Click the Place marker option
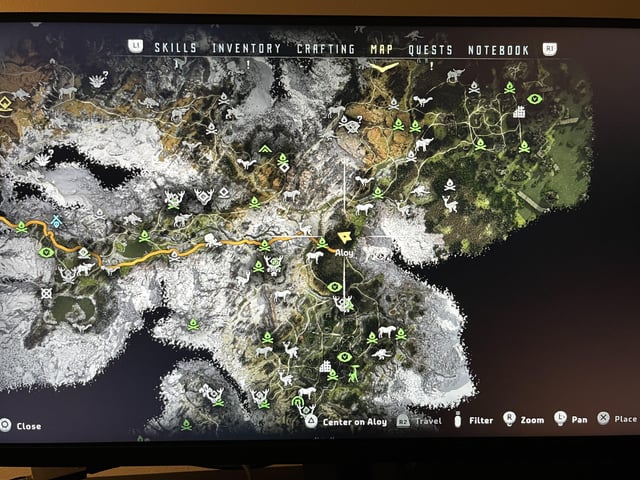Screen dimensions: 640x480 click(617, 419)
